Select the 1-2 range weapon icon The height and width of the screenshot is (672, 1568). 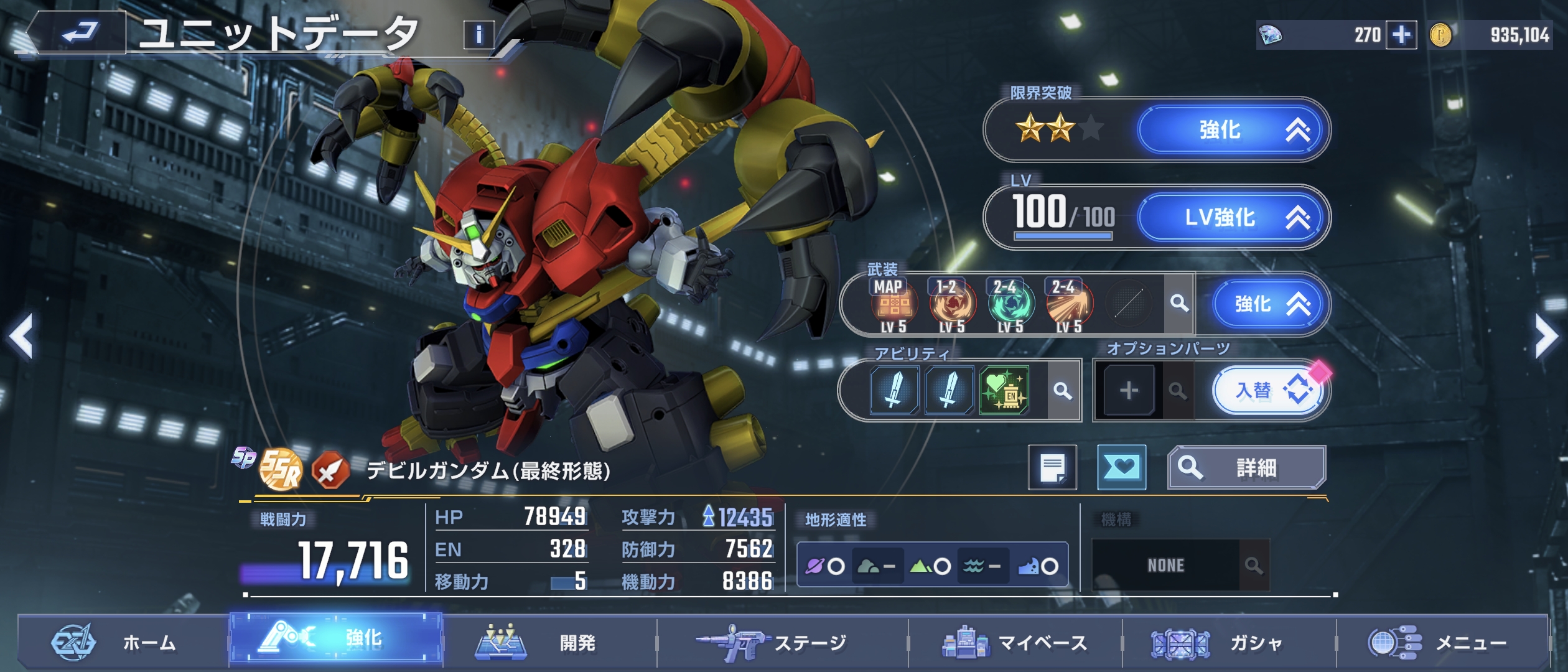952,305
